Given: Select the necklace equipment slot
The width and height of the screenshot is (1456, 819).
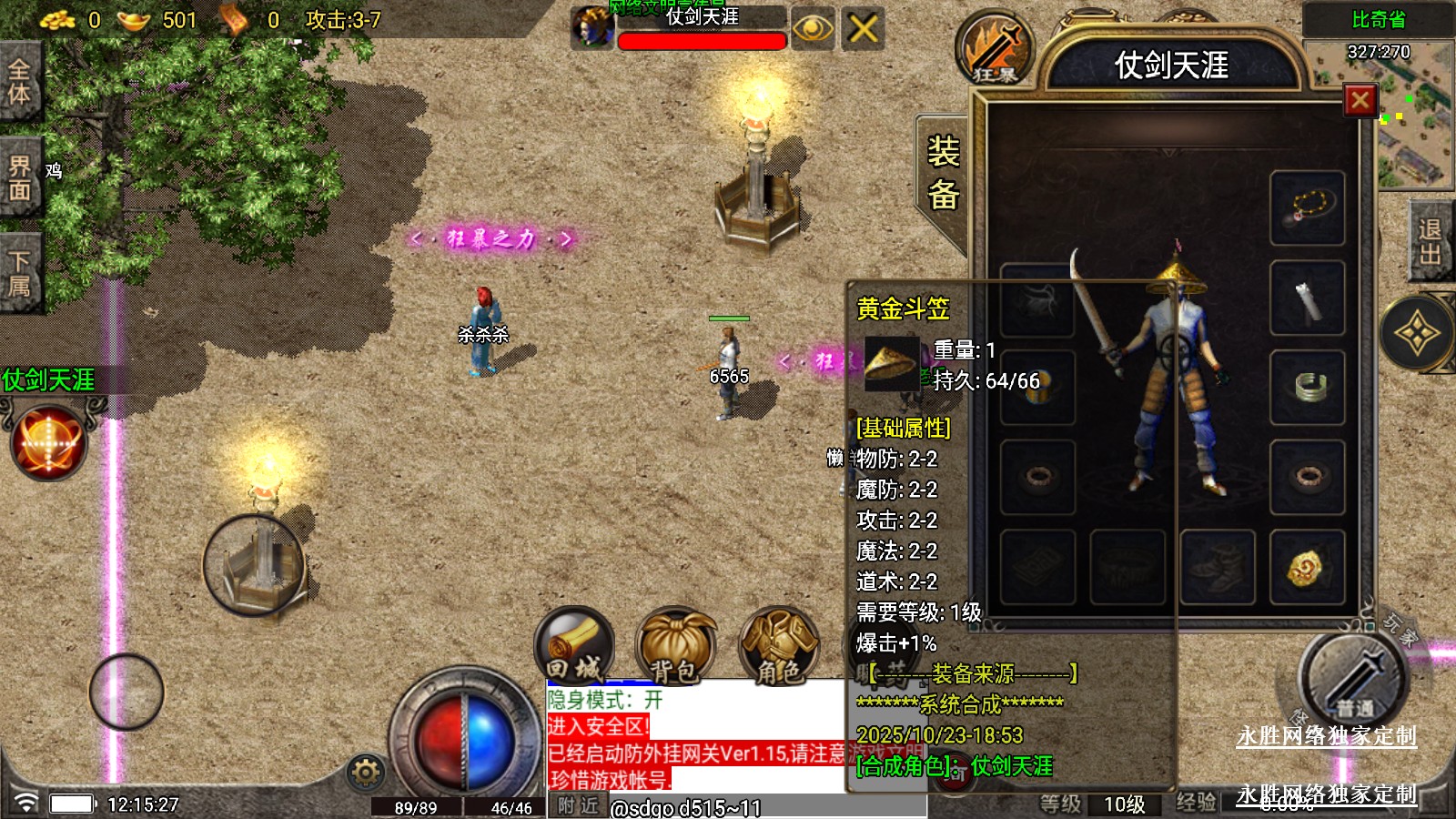Looking at the screenshot, I should 1308,207.
